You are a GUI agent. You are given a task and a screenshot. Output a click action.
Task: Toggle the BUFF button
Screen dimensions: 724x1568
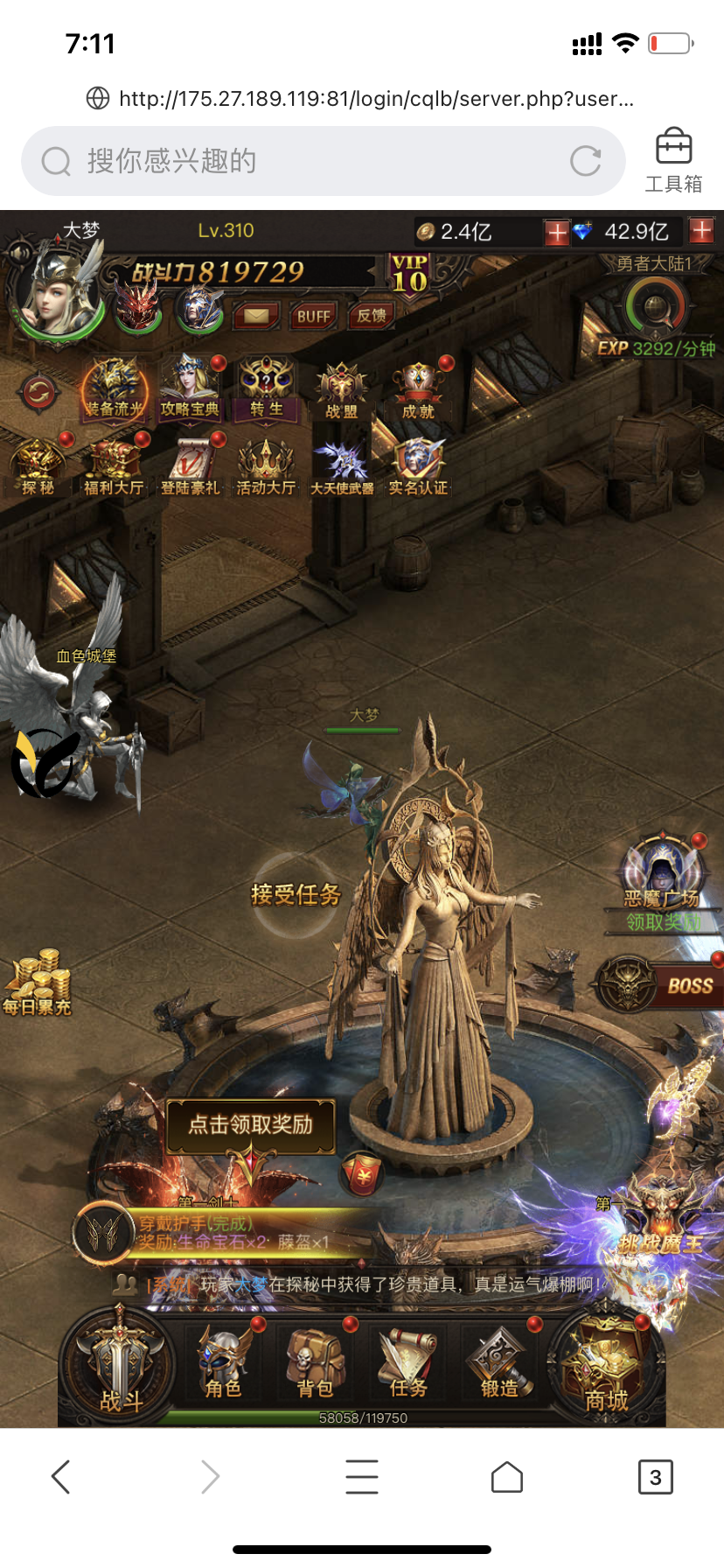(x=313, y=316)
